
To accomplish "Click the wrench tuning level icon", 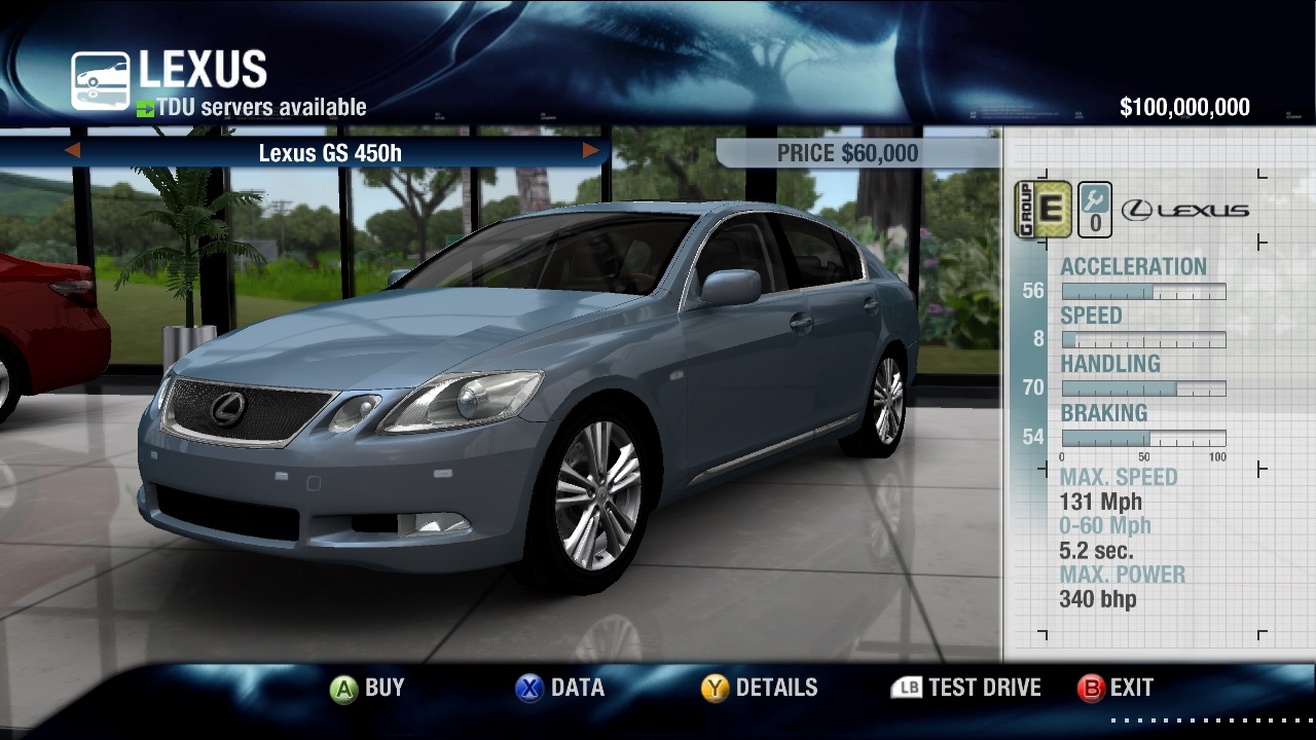I will 1095,209.
